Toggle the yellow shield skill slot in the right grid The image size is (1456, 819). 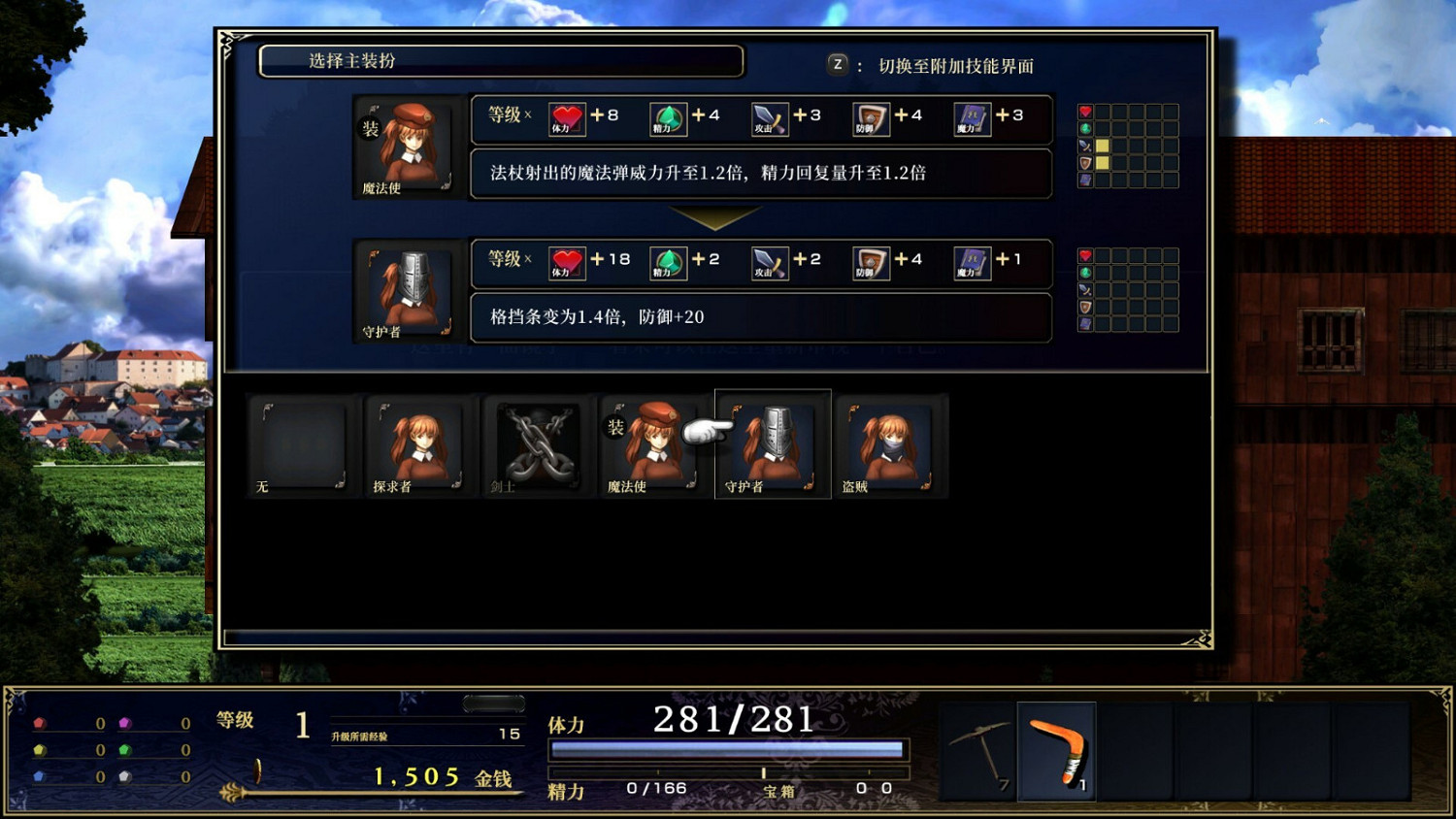click(1103, 163)
